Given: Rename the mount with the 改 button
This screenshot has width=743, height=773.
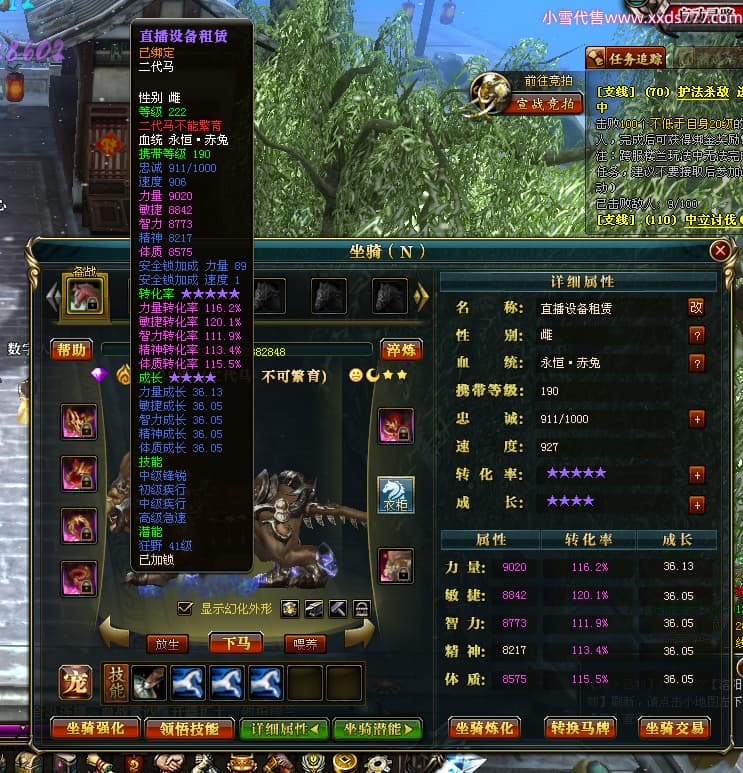Looking at the screenshot, I should [x=697, y=307].
